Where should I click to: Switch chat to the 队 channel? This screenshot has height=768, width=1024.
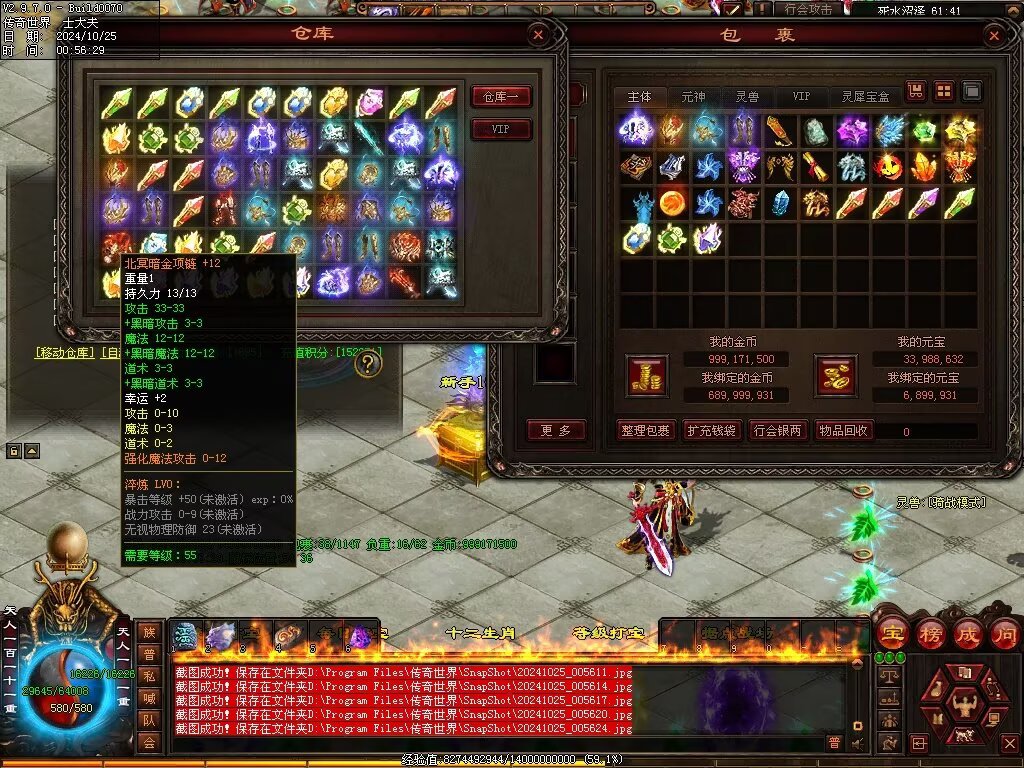pos(148,720)
